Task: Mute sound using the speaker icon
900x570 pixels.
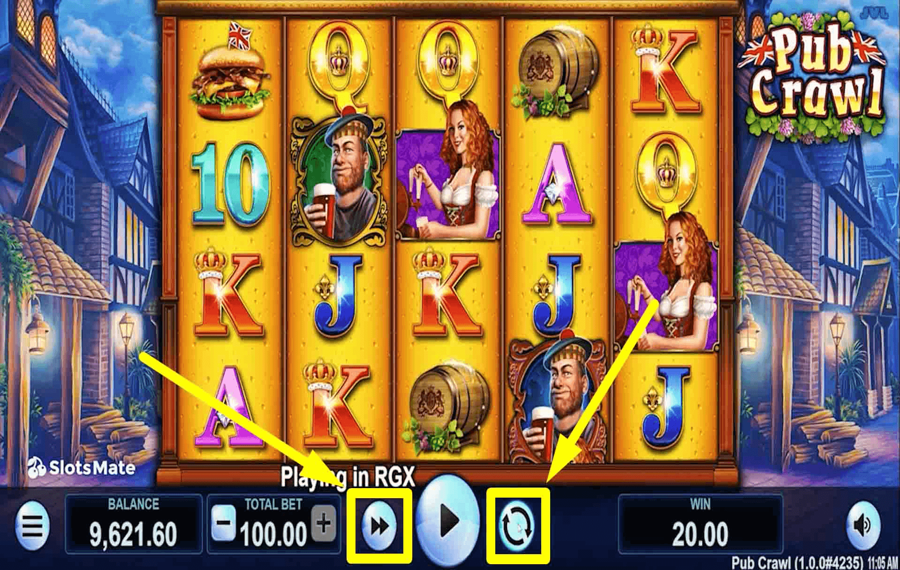Action: 862,524
